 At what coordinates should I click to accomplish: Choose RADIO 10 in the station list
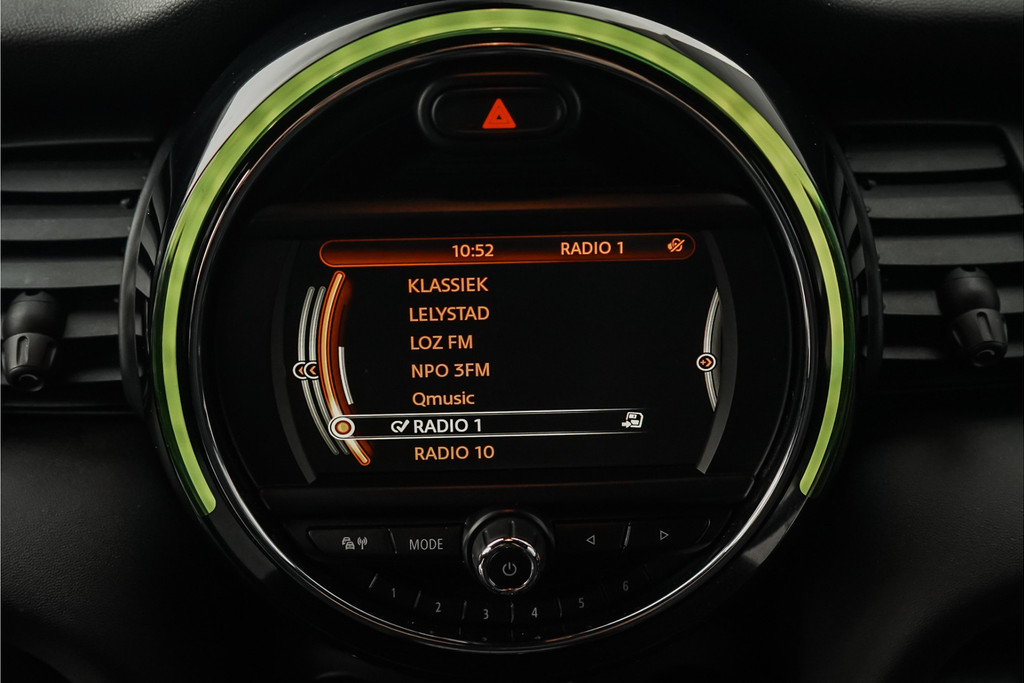[x=454, y=453]
